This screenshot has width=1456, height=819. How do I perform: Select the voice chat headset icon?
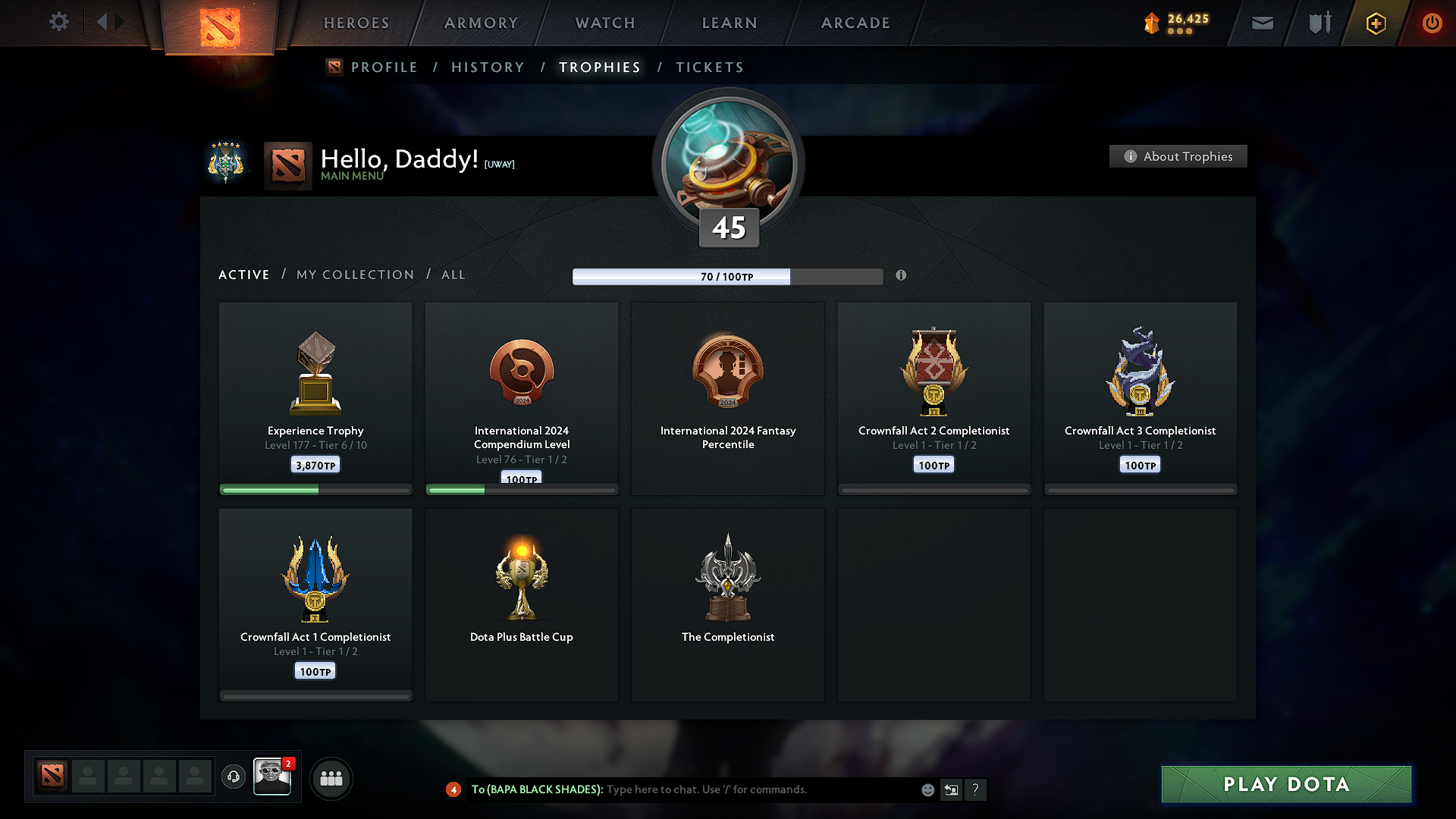tap(233, 777)
